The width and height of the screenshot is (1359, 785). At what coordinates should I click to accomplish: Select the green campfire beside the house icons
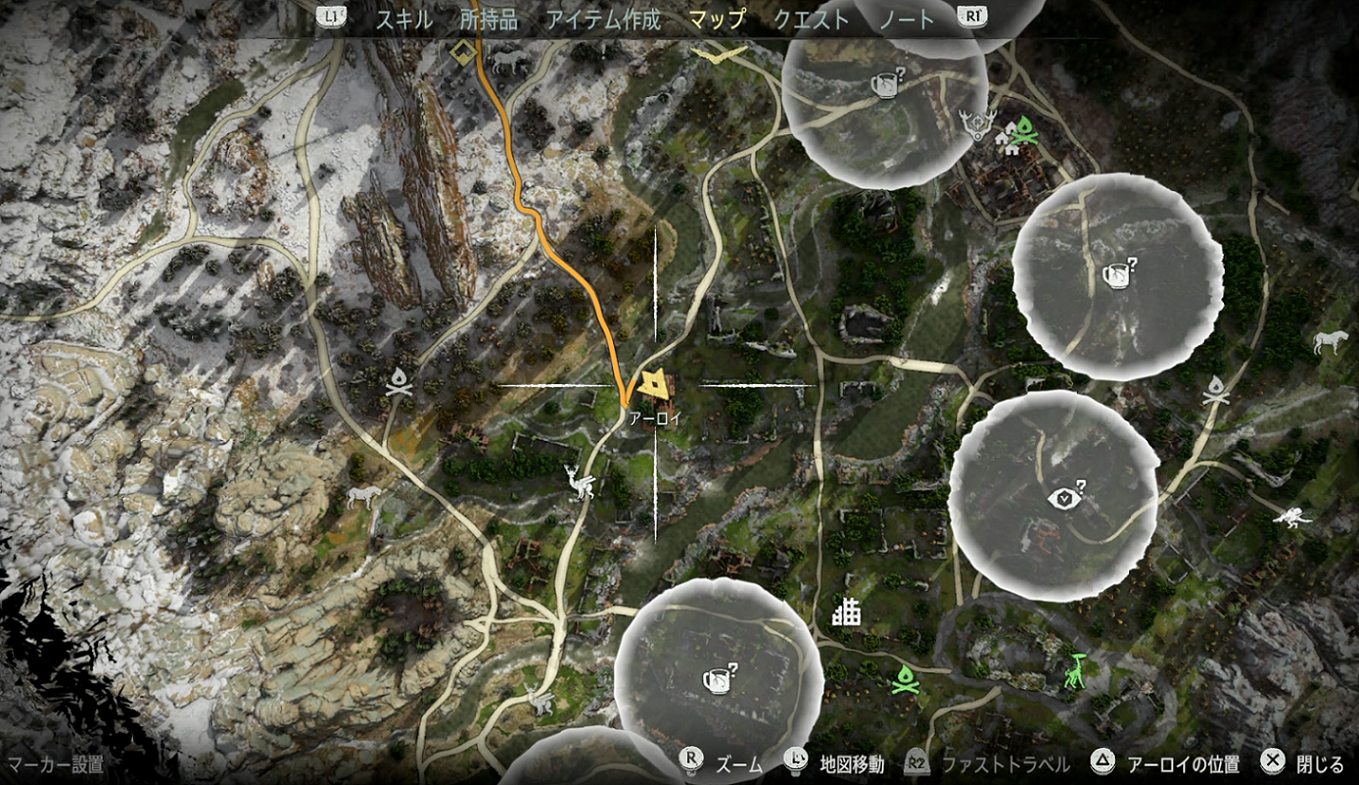click(x=1025, y=129)
